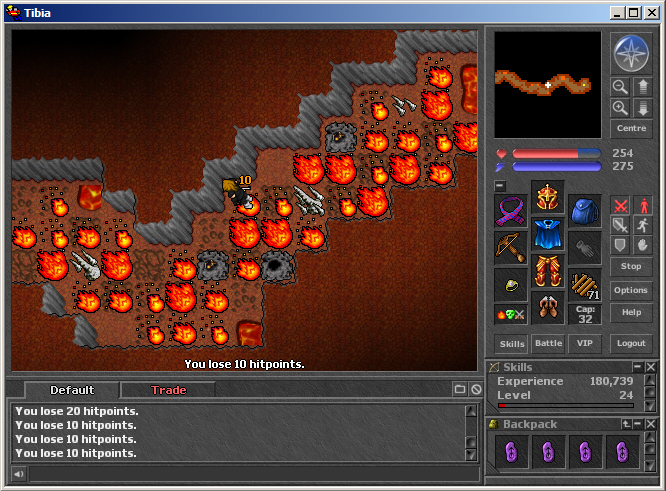
Task: Click the compass rose above minimap controls
Action: [x=631, y=54]
